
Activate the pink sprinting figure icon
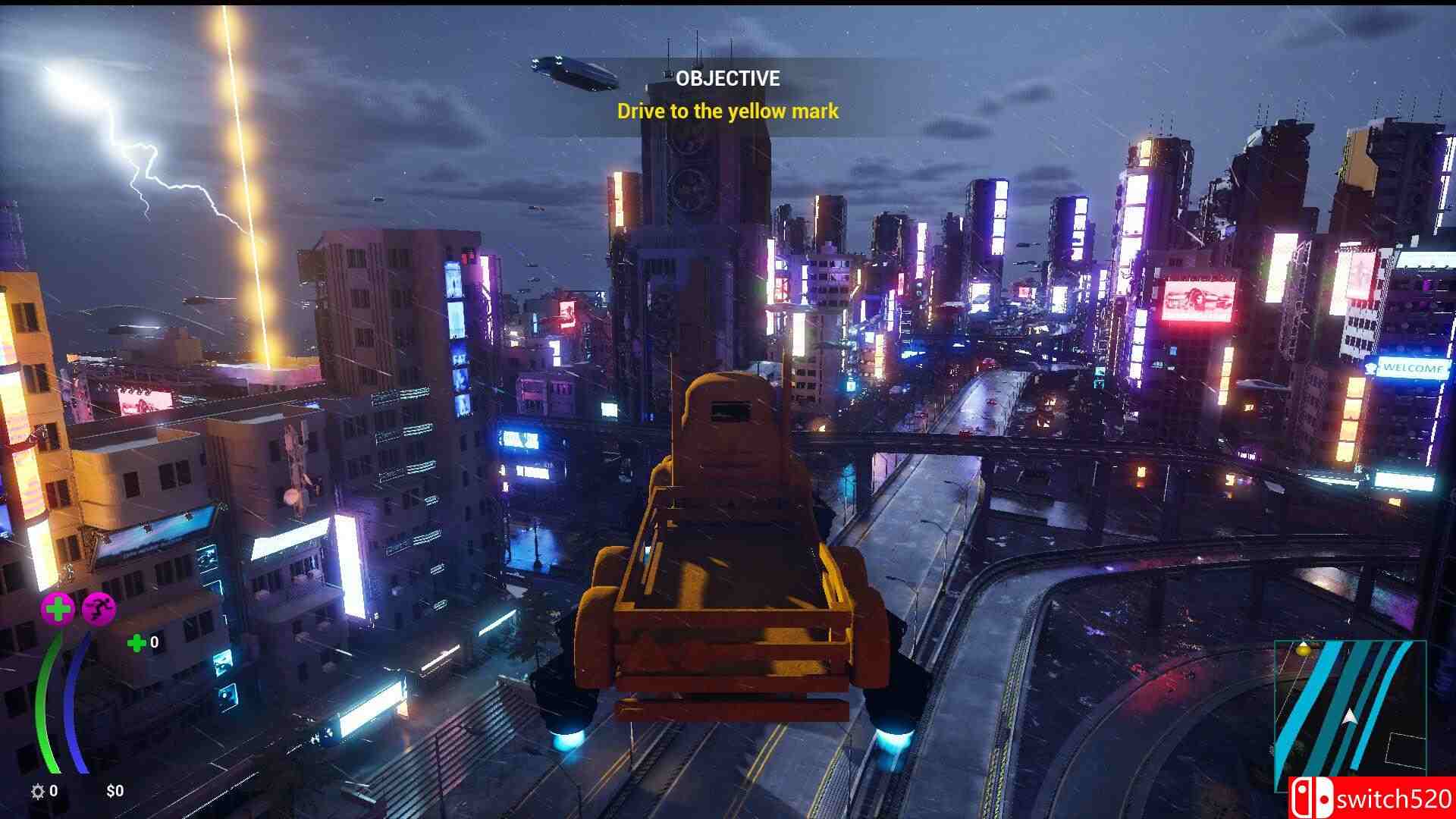pyautogui.click(x=99, y=608)
